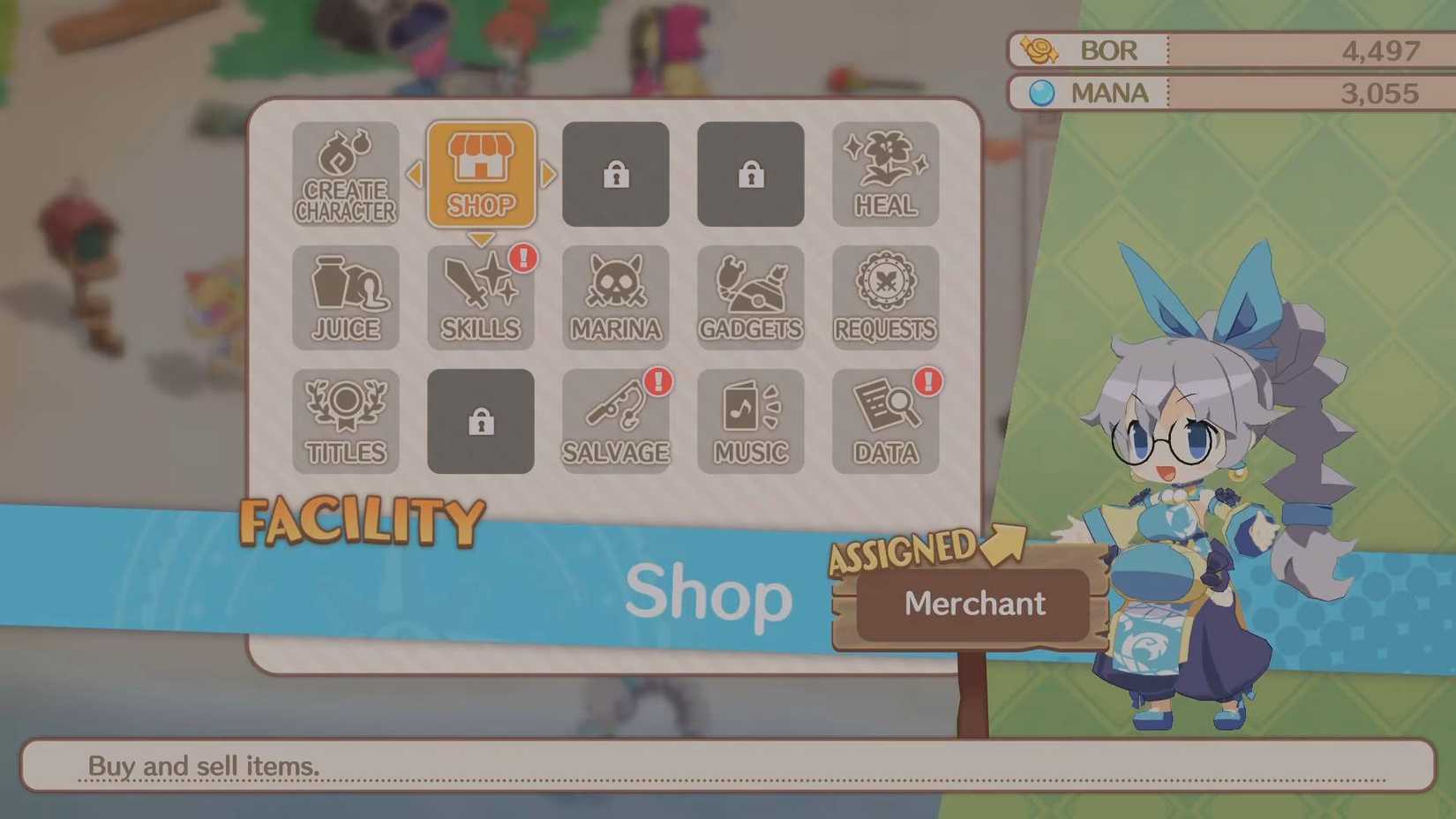The height and width of the screenshot is (819, 1456).
Task: Select the Create Character icon
Action: pos(346,175)
